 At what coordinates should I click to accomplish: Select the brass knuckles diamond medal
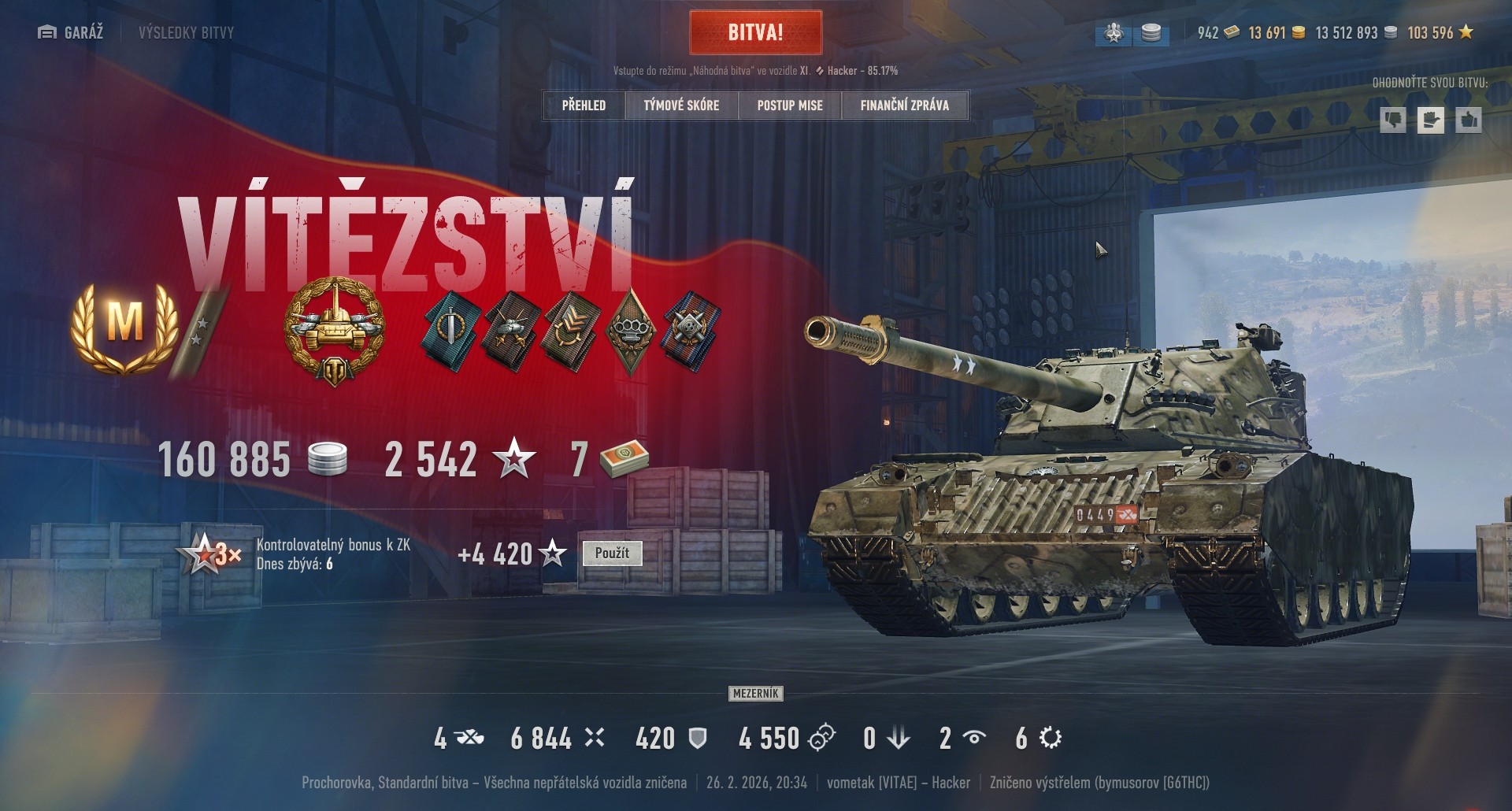pos(630,329)
